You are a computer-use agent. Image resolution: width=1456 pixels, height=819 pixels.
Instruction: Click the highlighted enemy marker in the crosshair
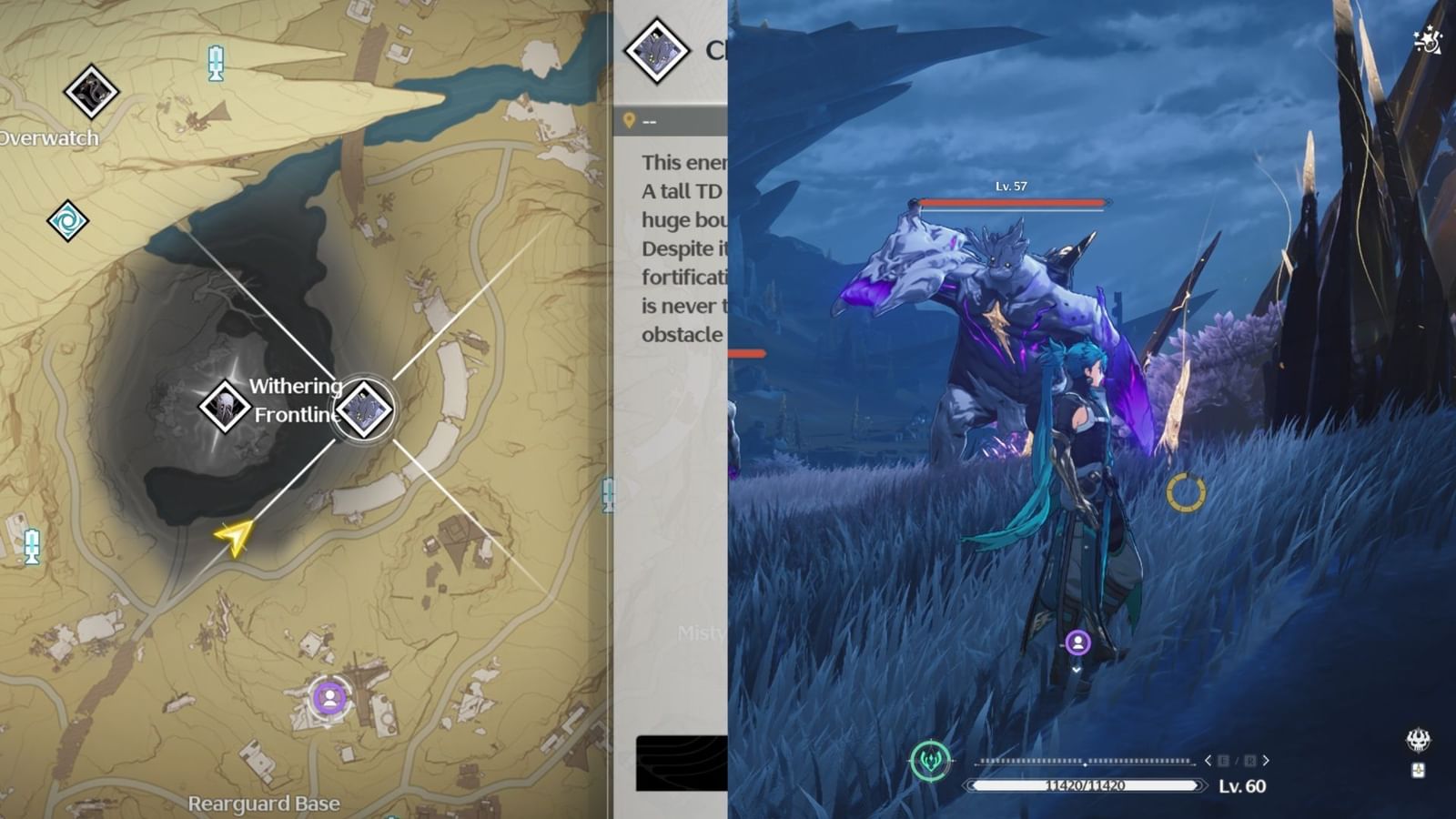coord(362,408)
